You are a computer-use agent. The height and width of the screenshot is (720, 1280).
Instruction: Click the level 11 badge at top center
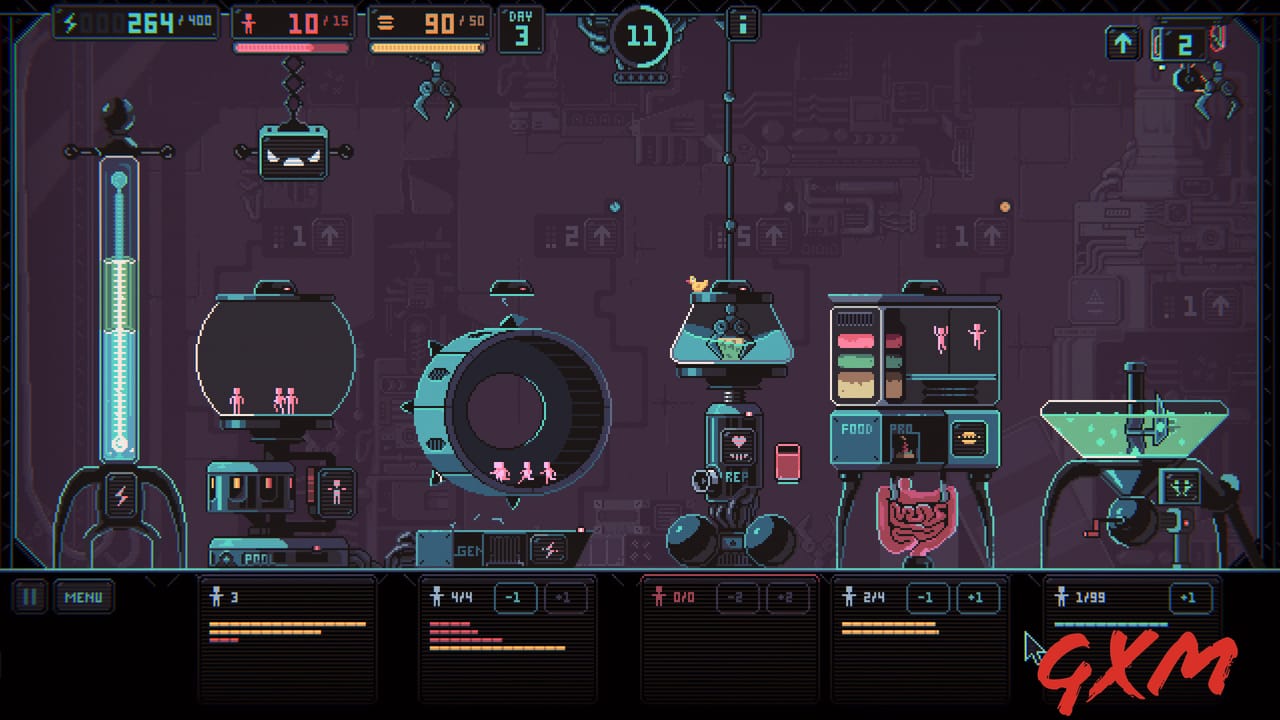pyautogui.click(x=641, y=37)
